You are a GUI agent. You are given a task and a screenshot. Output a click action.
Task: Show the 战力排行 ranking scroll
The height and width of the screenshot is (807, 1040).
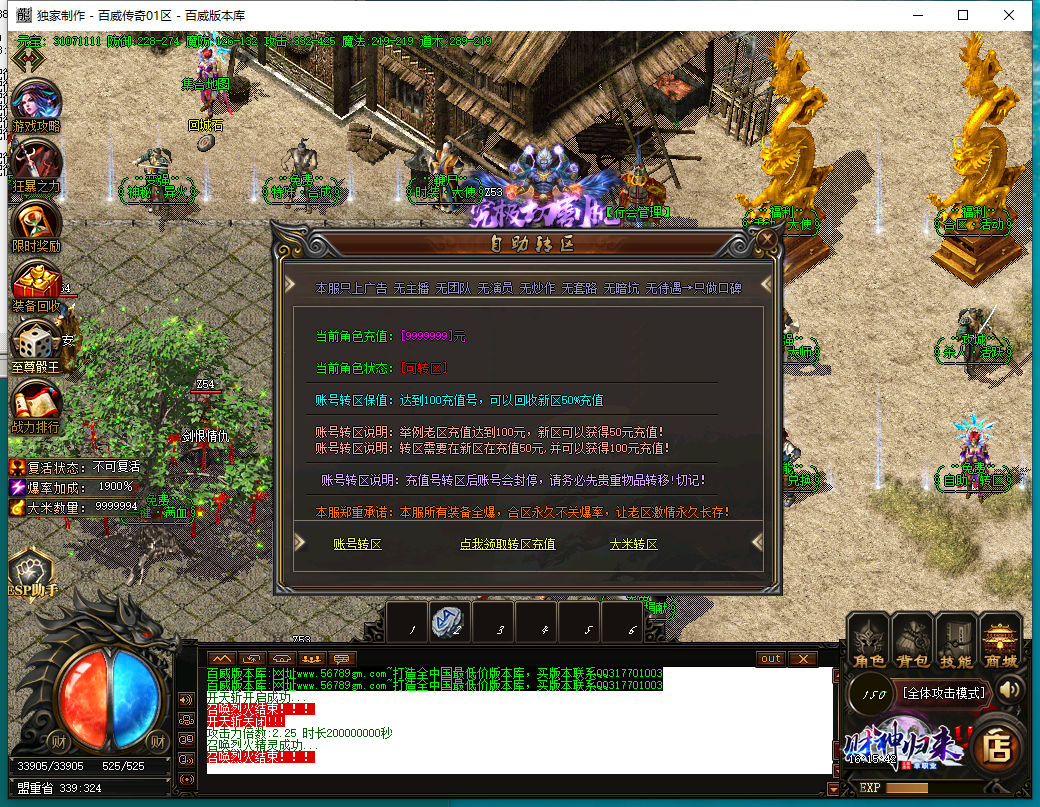click(x=36, y=405)
